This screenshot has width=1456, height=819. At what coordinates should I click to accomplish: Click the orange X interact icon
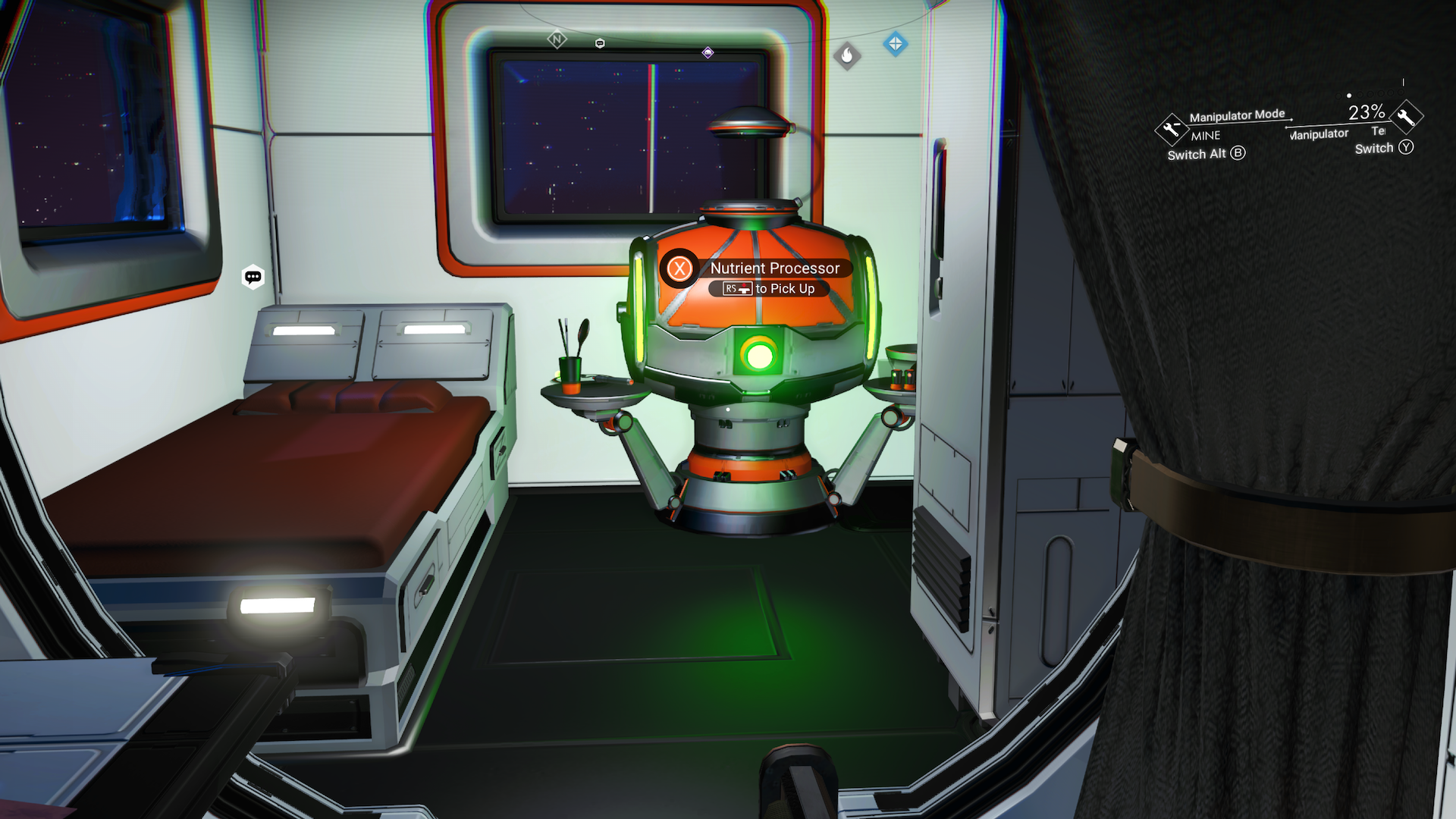679,268
